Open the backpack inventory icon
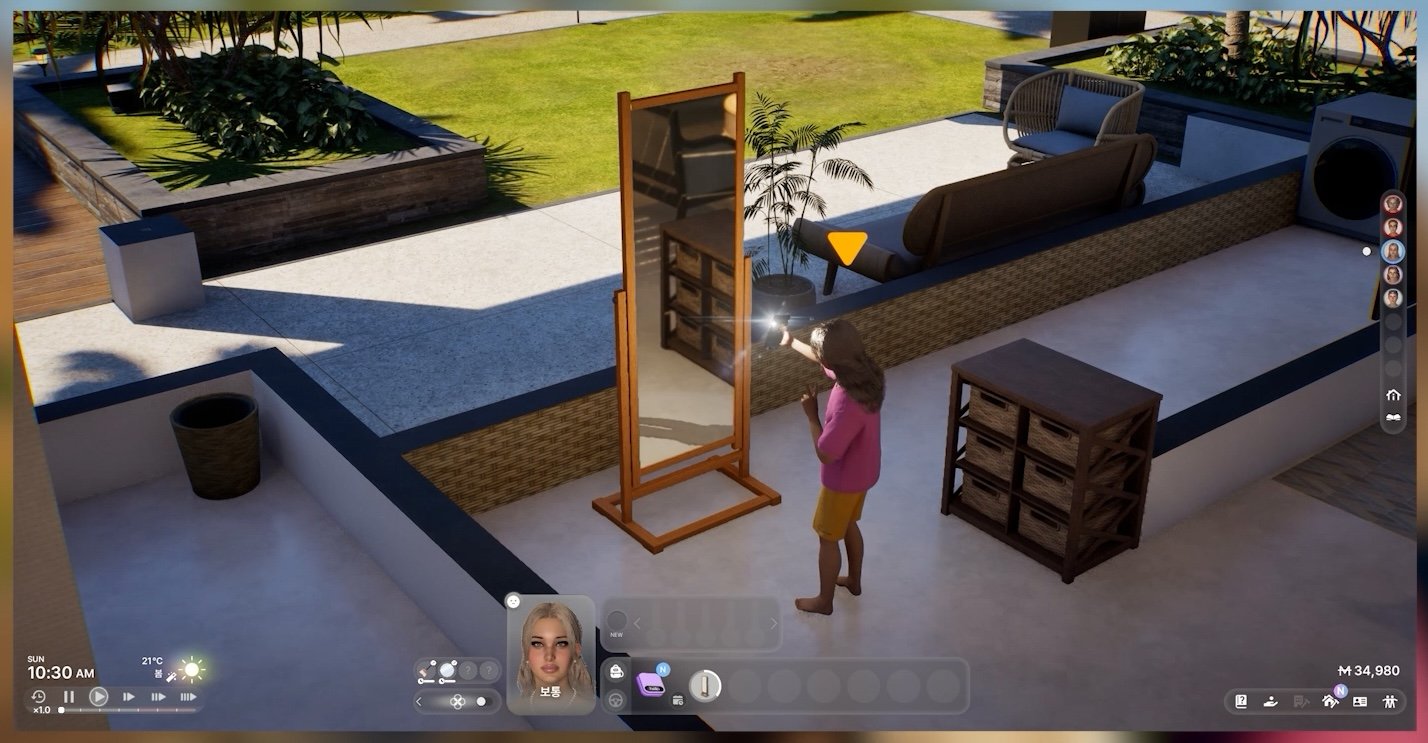The image size is (1428, 743). point(617,671)
